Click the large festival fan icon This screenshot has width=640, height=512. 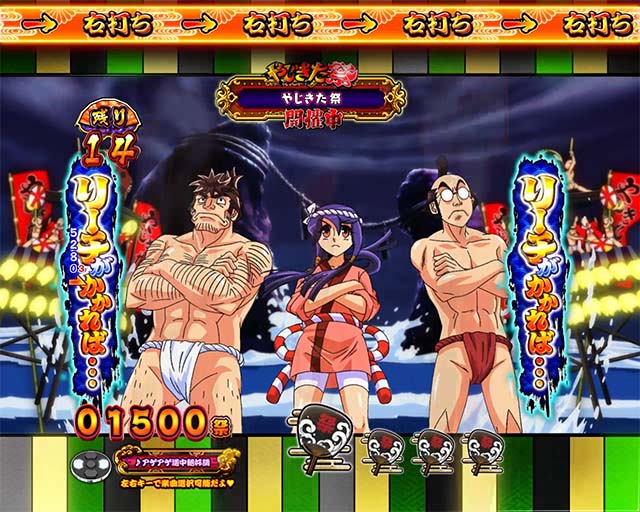coord(320,434)
